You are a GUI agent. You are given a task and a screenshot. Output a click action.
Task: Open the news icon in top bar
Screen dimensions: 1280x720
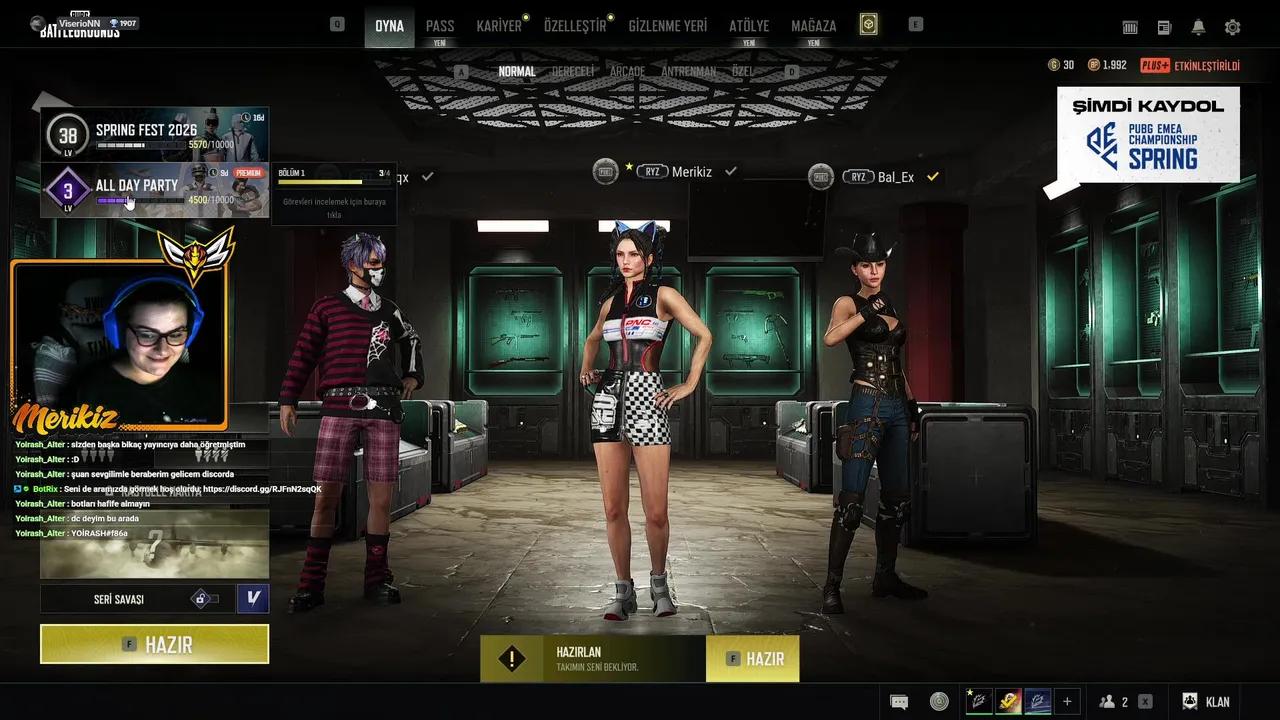(x=1164, y=27)
